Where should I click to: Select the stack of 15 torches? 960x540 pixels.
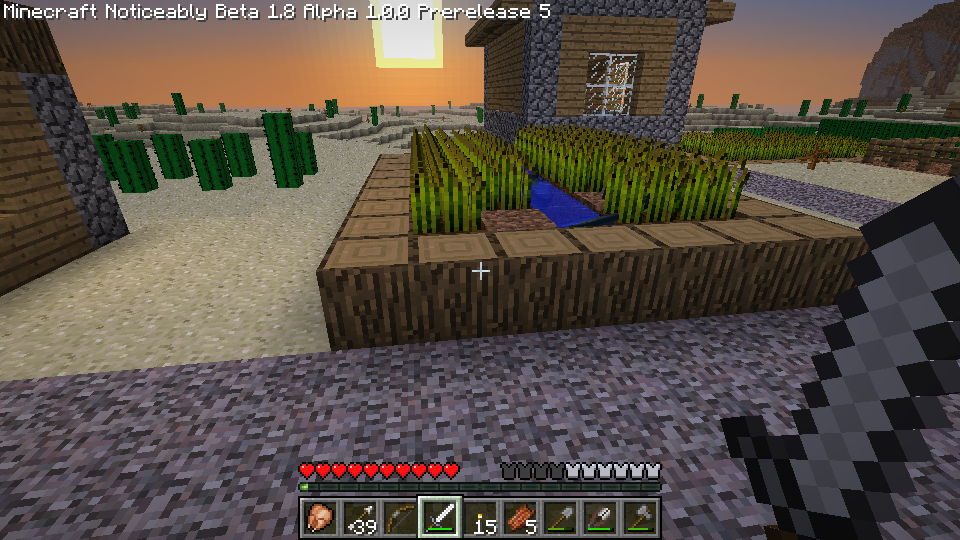[479, 517]
